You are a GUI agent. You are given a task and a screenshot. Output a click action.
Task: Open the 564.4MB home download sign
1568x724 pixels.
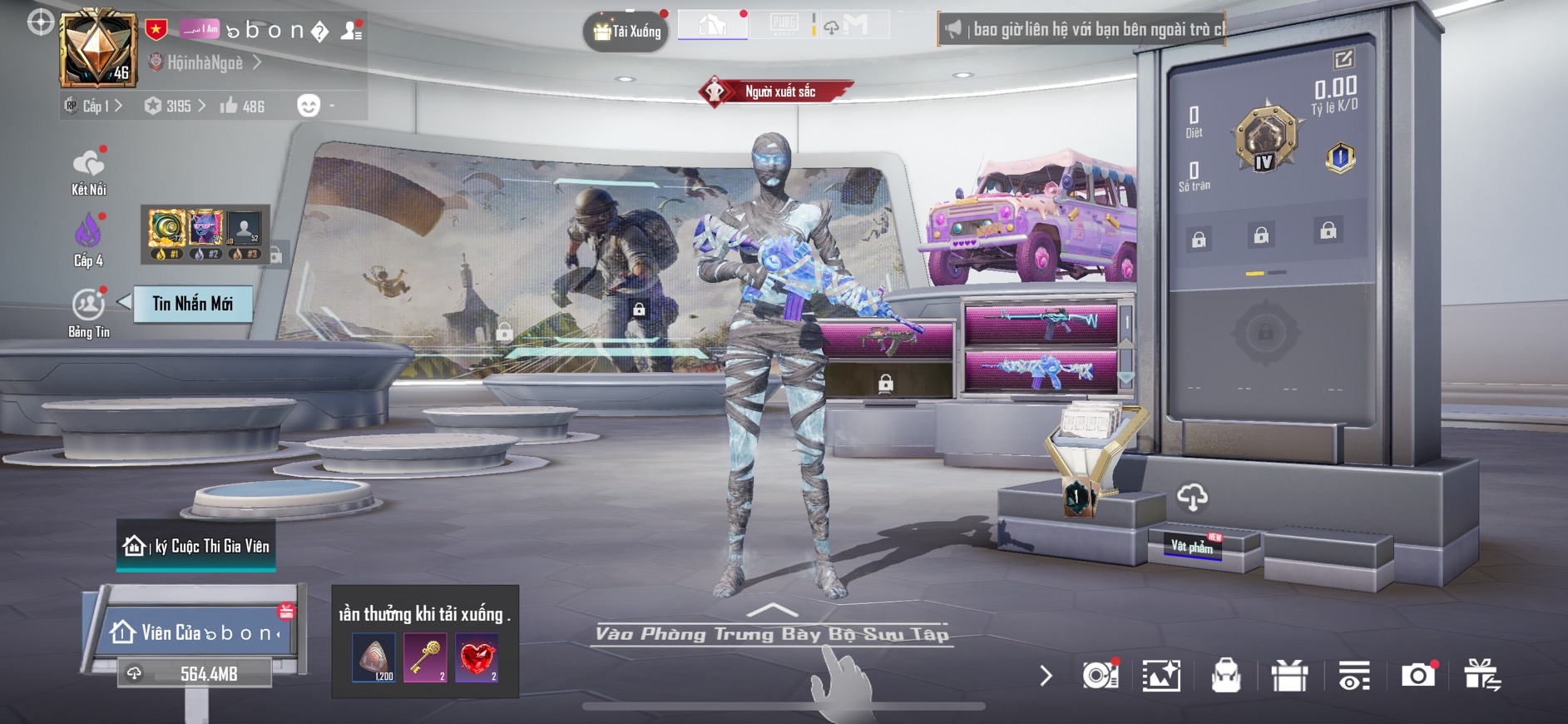[x=196, y=673]
